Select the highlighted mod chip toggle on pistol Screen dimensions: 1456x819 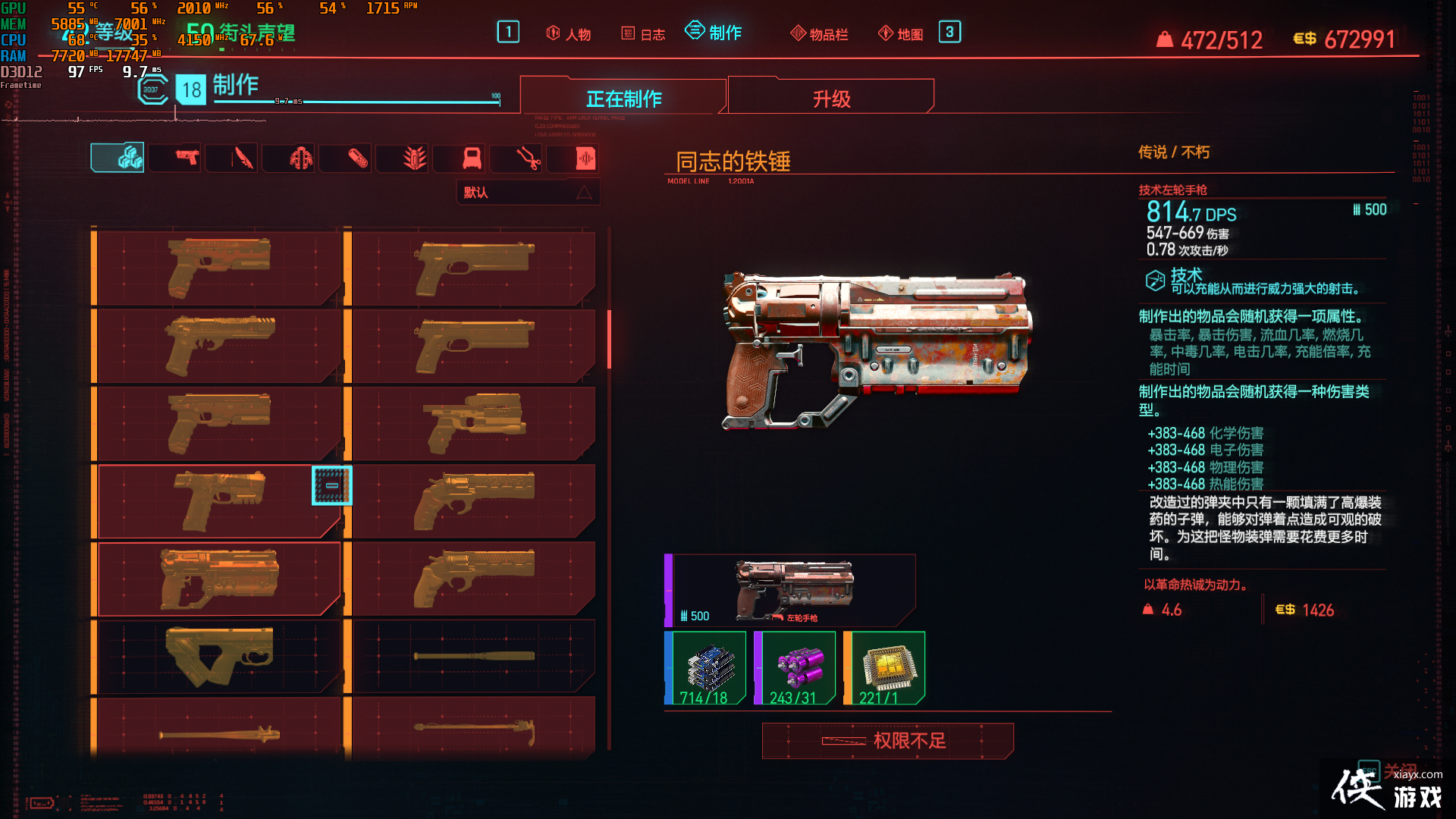point(331,486)
